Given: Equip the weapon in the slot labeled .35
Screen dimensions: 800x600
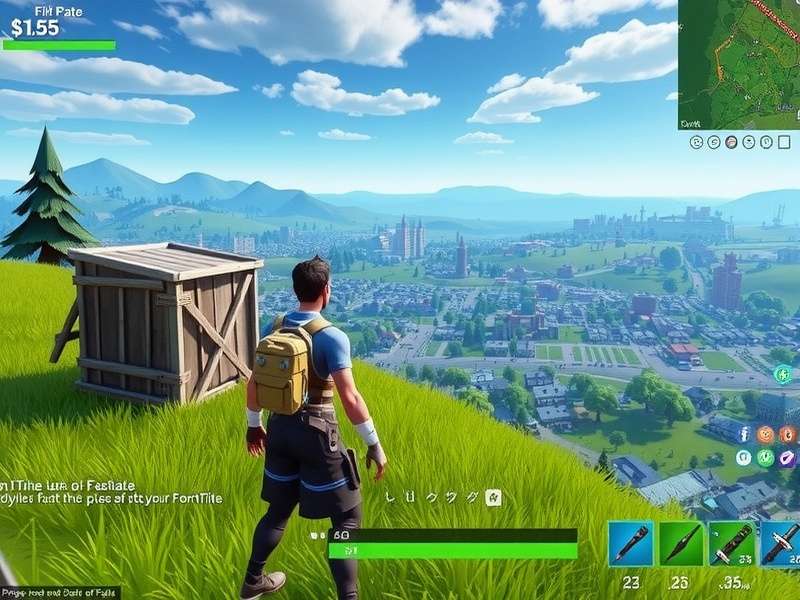Looking at the screenshot, I should 731,543.
